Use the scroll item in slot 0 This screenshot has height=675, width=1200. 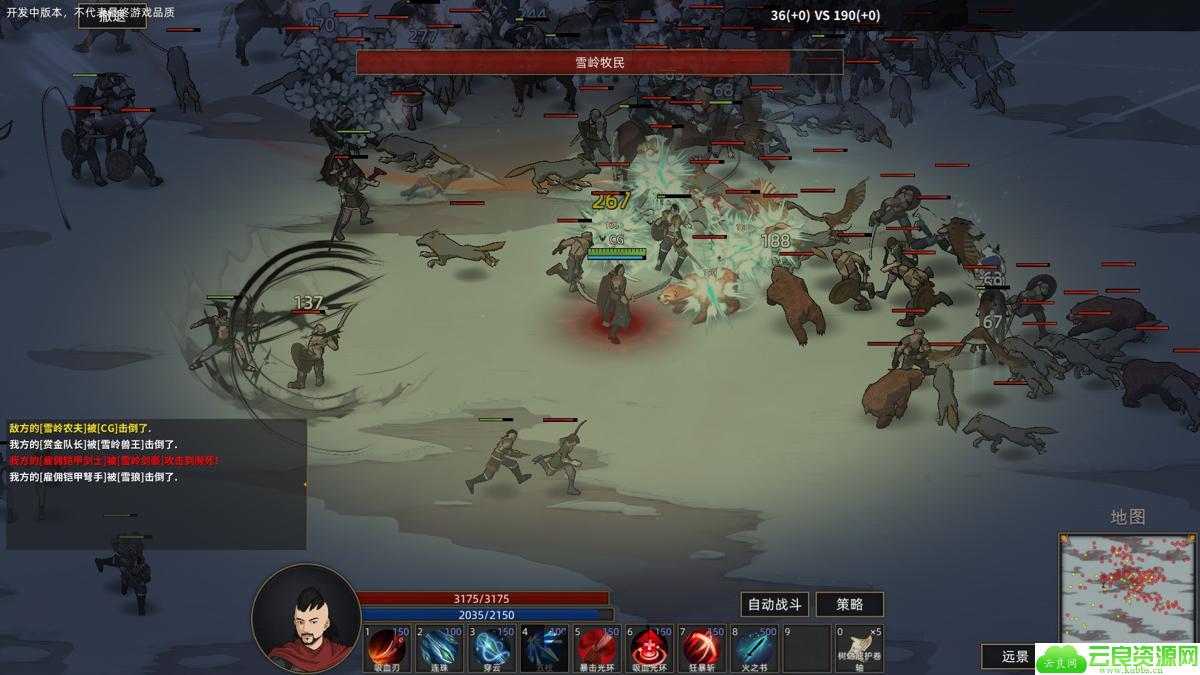[x=858, y=648]
